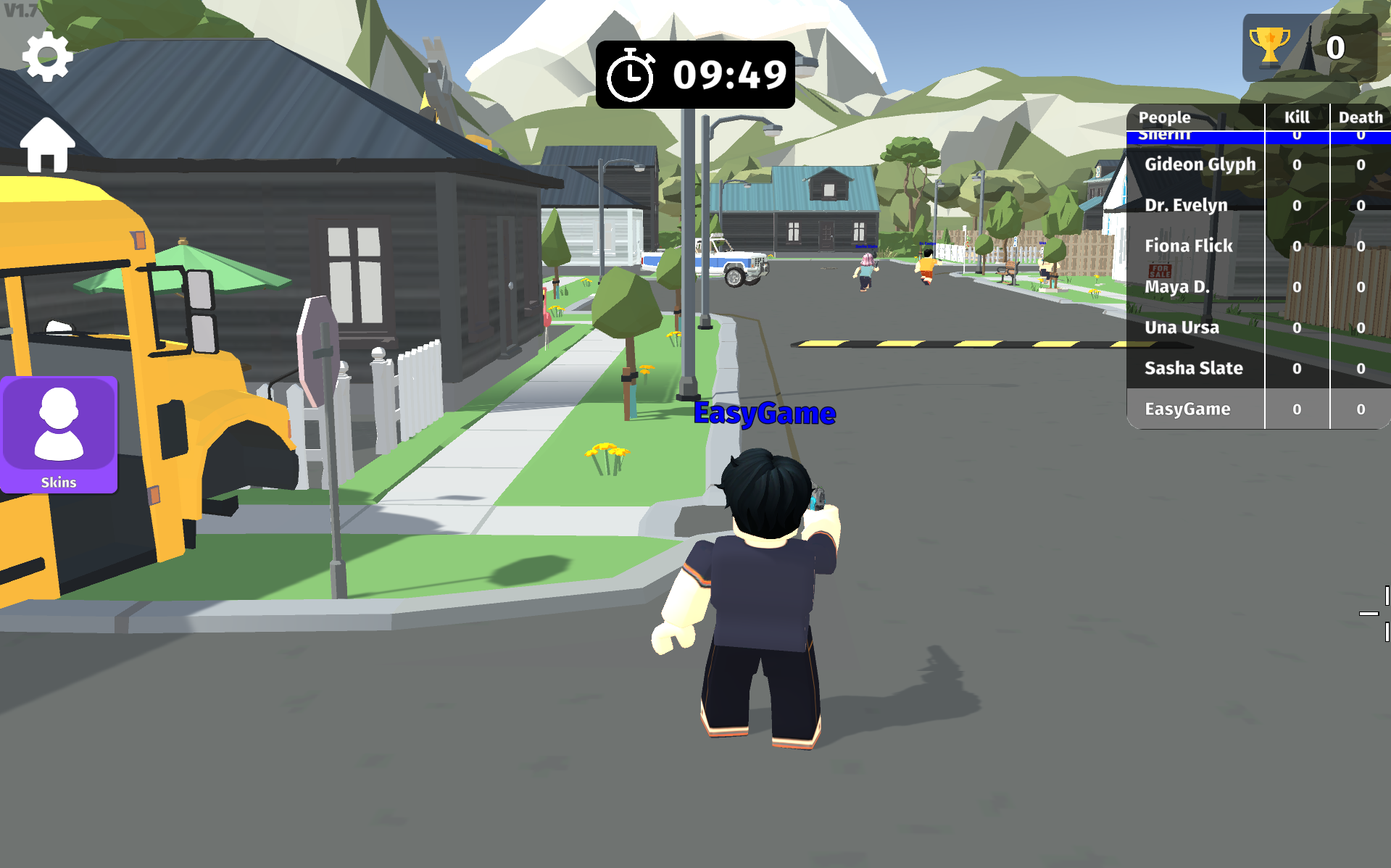Select the Kill column header
1391x868 pixels.
[1296, 117]
